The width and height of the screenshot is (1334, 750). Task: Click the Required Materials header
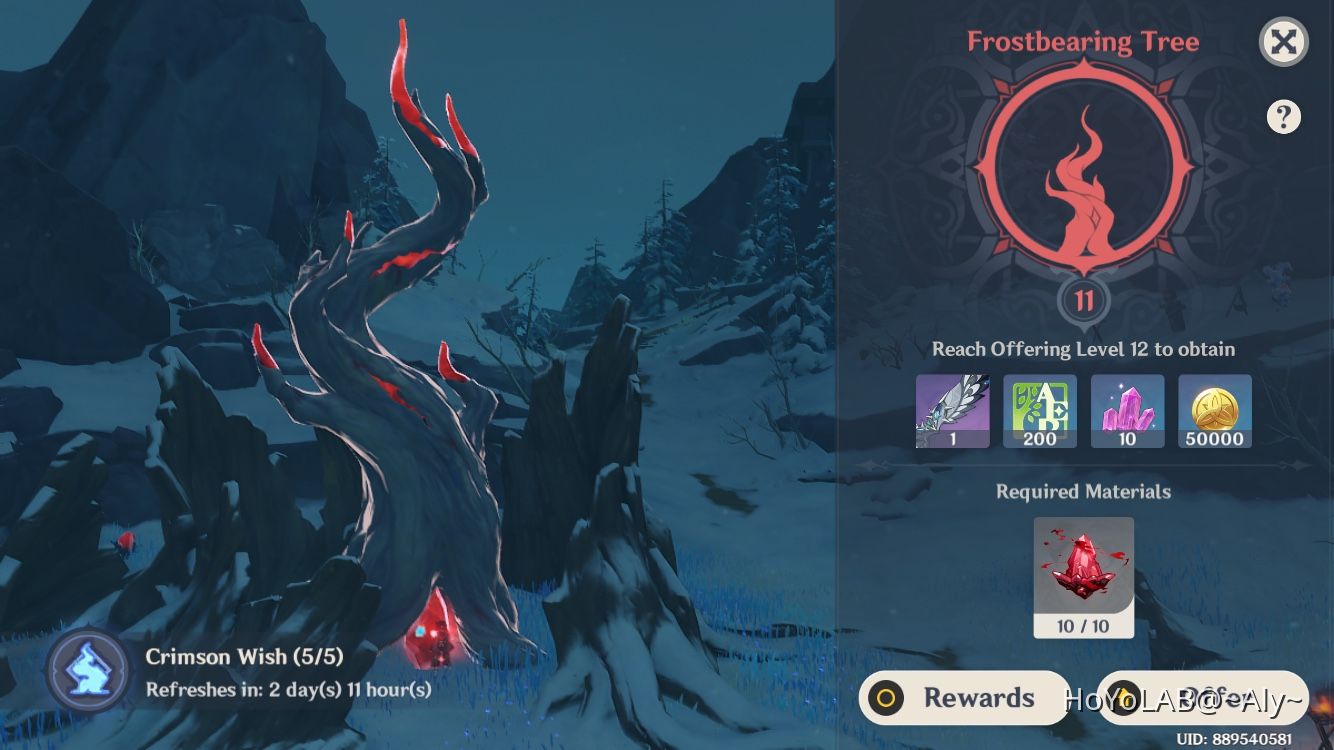[1083, 492]
